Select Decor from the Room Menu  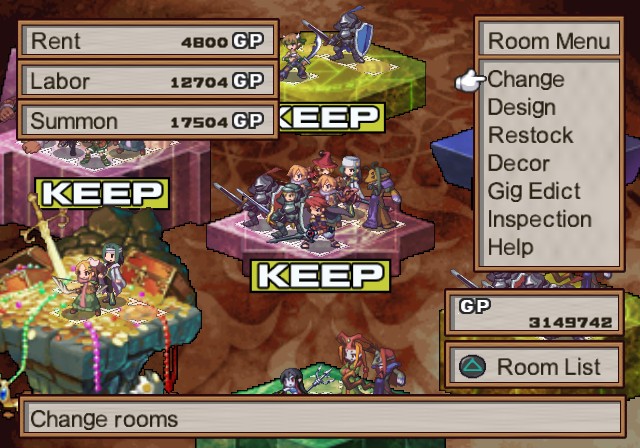pyautogui.click(x=518, y=163)
